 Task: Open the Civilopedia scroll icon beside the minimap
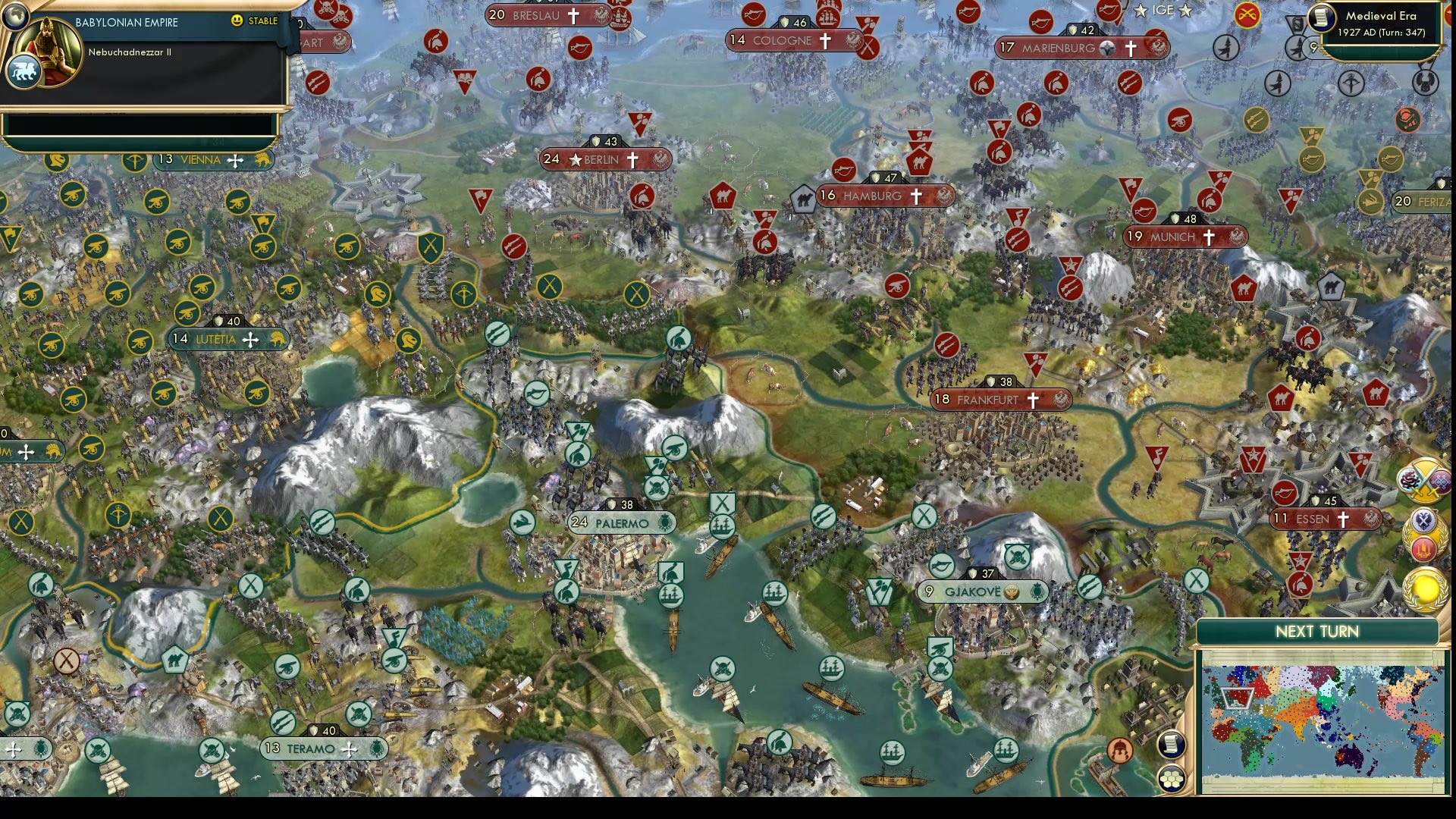1172,747
